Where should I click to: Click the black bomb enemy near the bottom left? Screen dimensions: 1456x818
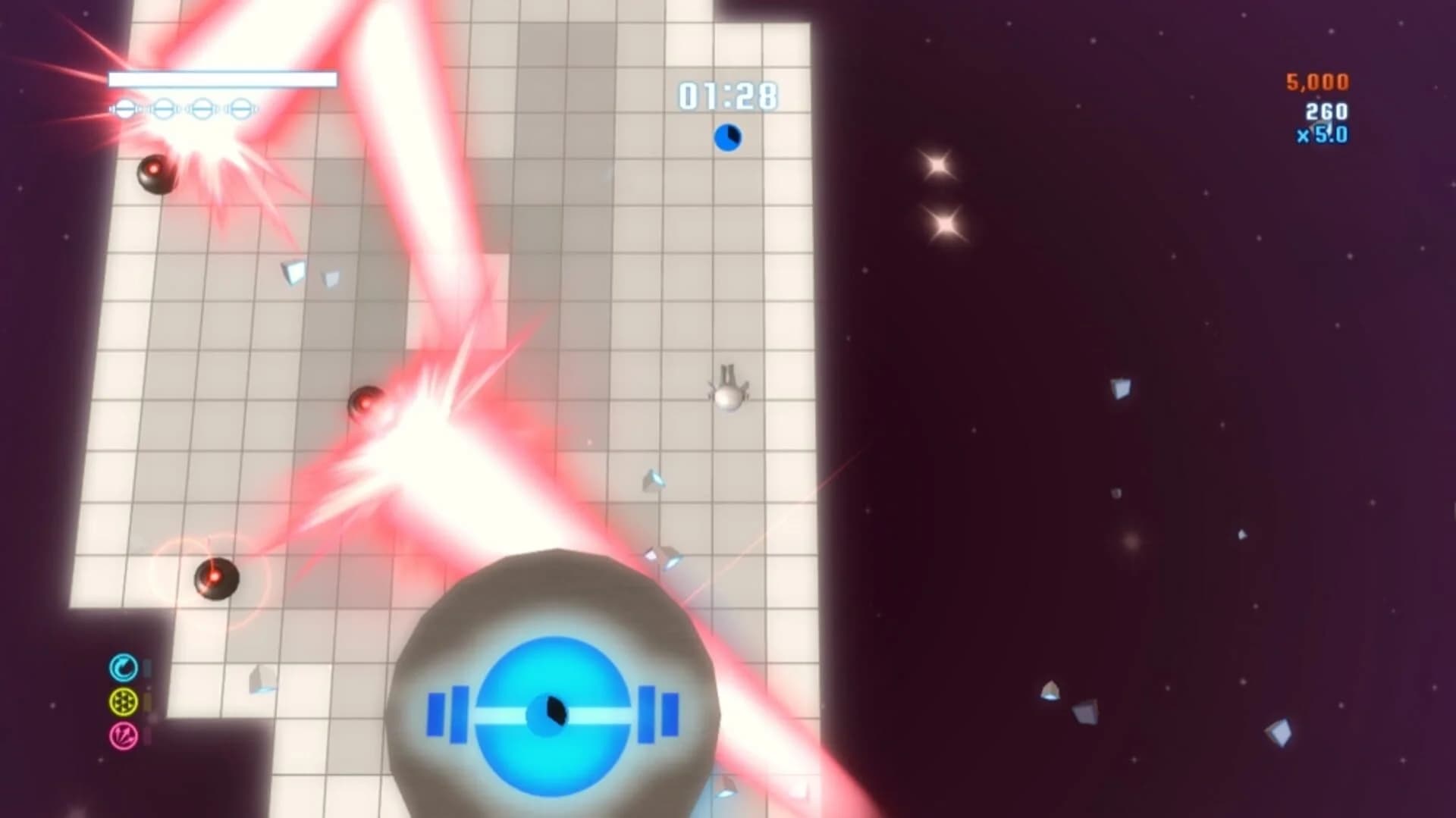pyautogui.click(x=216, y=580)
